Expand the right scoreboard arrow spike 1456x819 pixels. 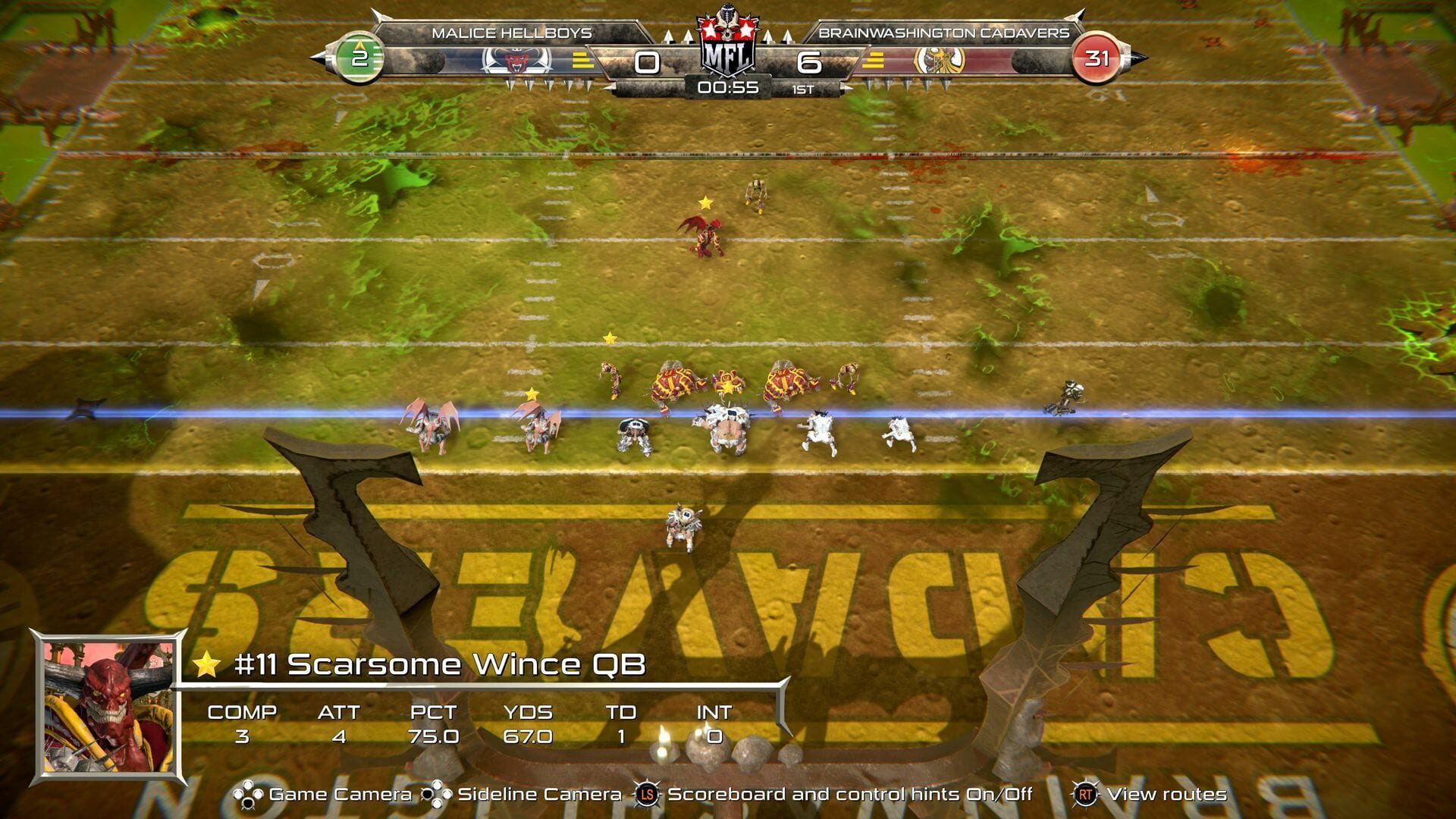[x=1137, y=55]
